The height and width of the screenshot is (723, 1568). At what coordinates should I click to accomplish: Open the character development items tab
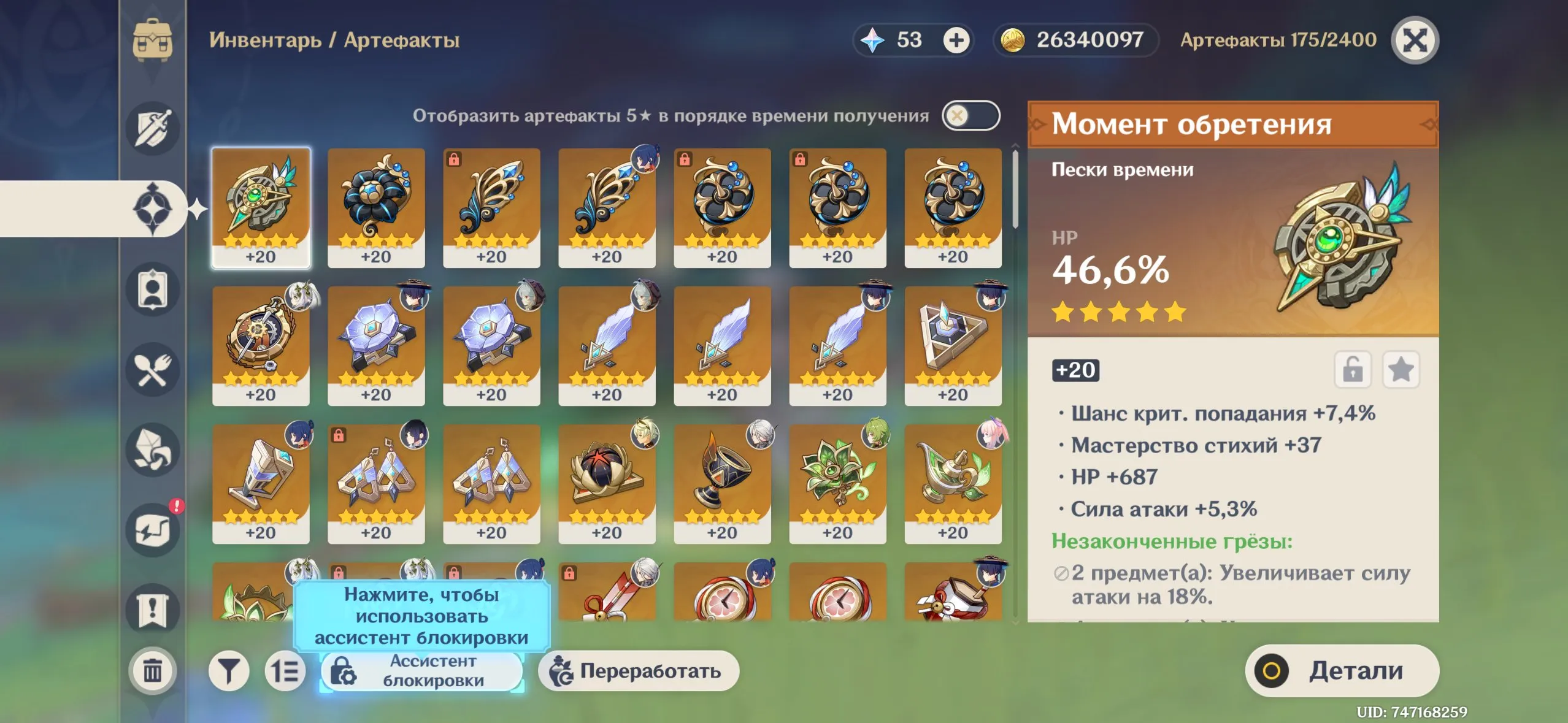tap(153, 289)
